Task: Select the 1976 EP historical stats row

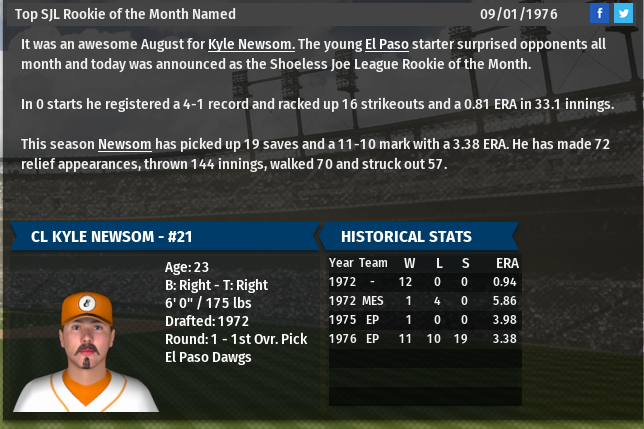Action: coord(424,338)
